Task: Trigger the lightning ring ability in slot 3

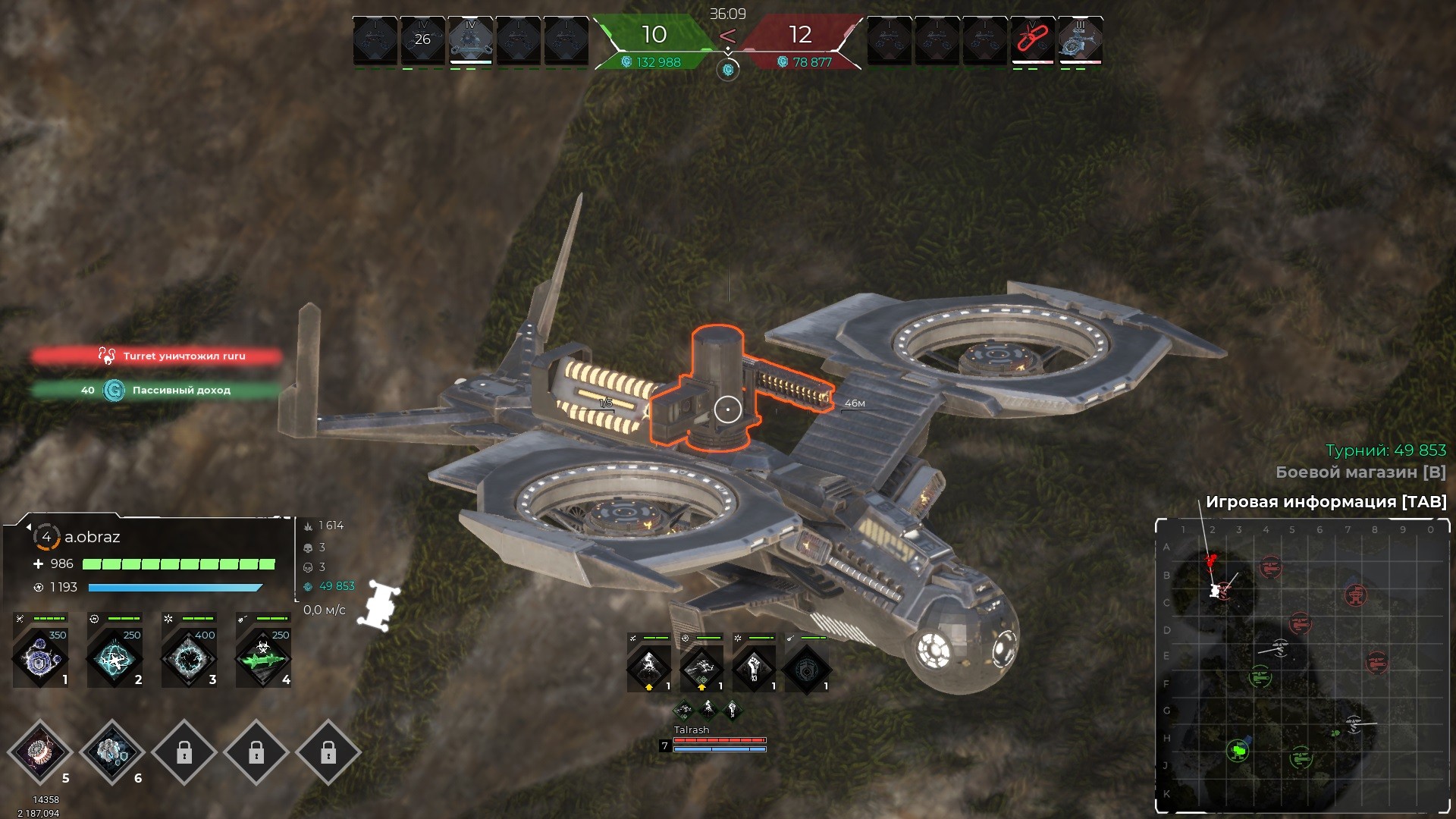Action: [189, 657]
